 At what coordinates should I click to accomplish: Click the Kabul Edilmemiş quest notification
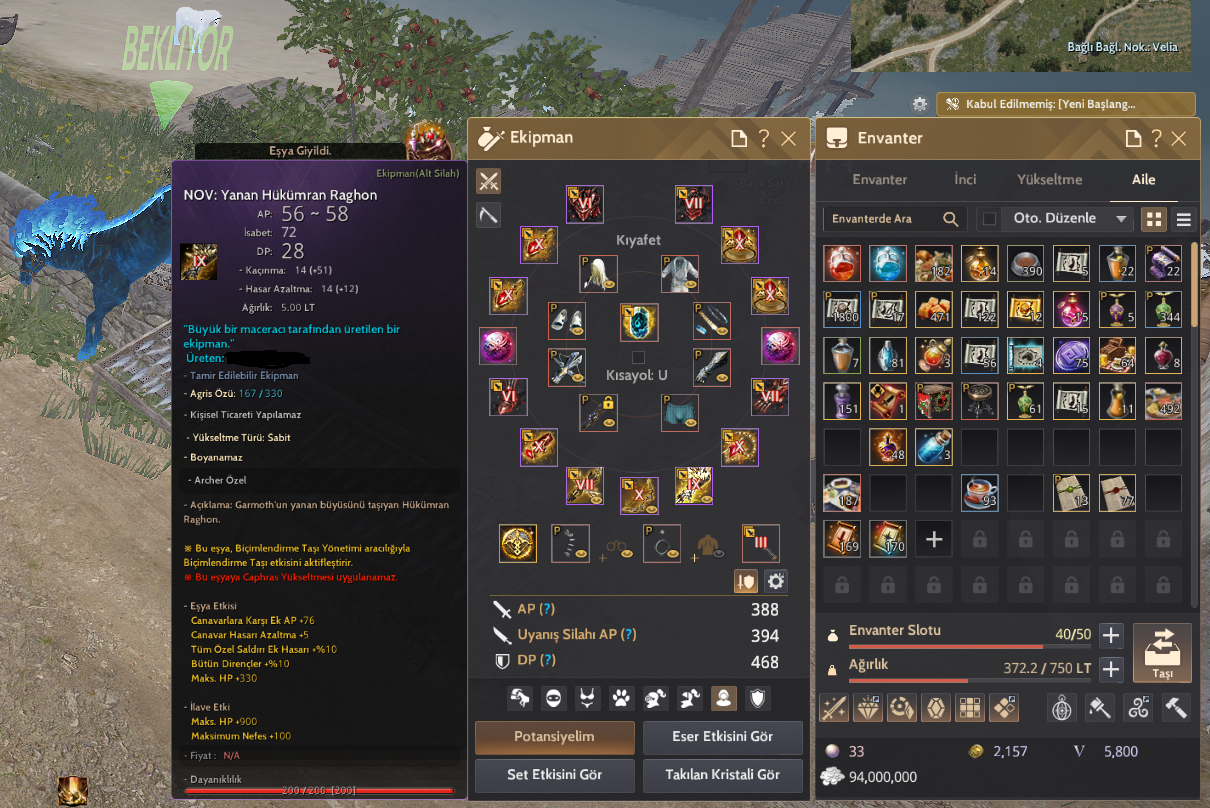(1065, 104)
